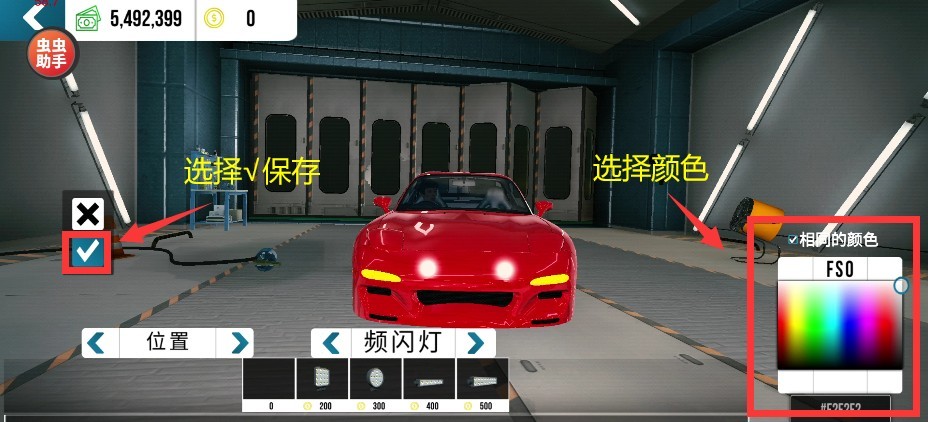Image resolution: width=928 pixels, height=422 pixels.
Task: Choose the light bar costing 500
Action: point(483,381)
